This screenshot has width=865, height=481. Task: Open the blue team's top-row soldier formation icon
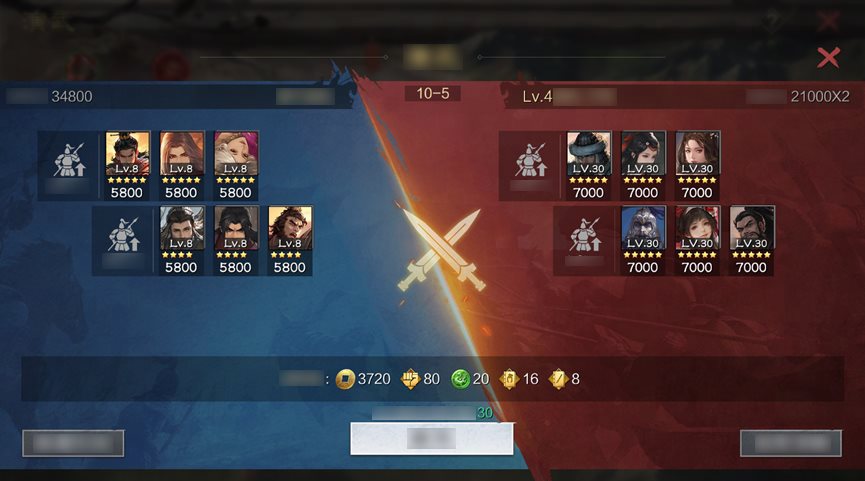68,160
